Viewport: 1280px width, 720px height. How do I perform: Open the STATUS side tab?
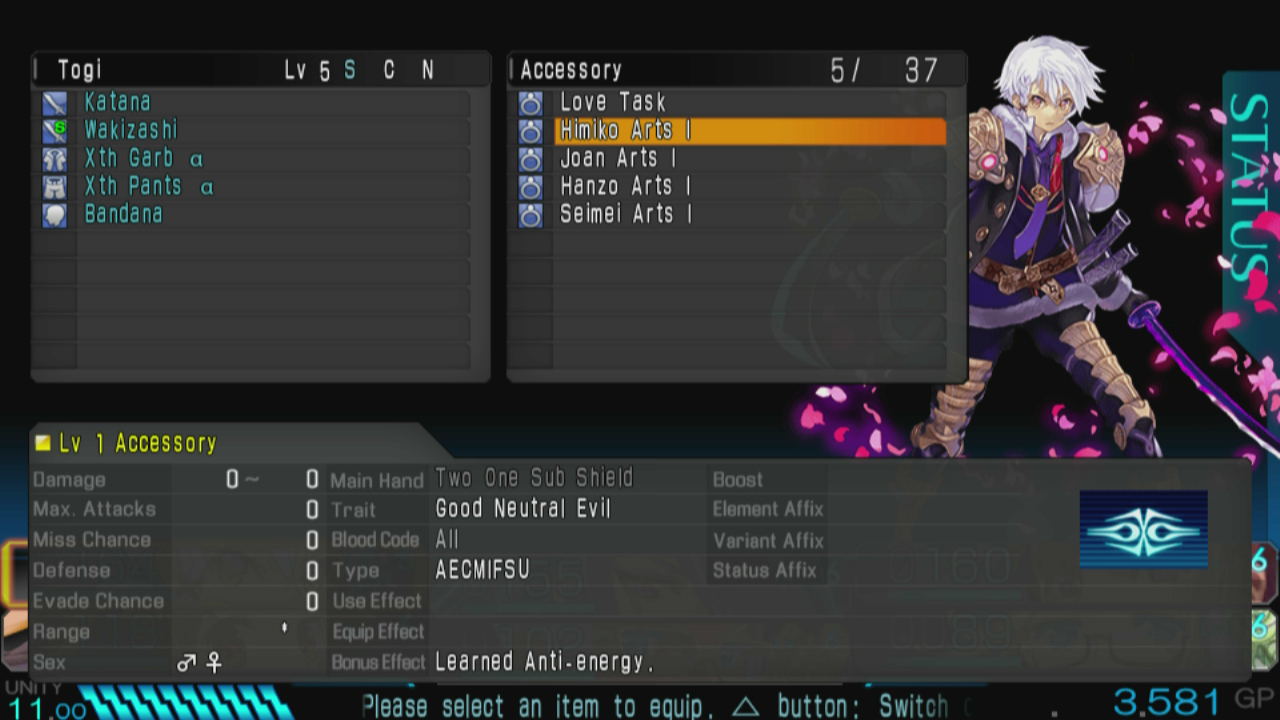click(x=1248, y=190)
